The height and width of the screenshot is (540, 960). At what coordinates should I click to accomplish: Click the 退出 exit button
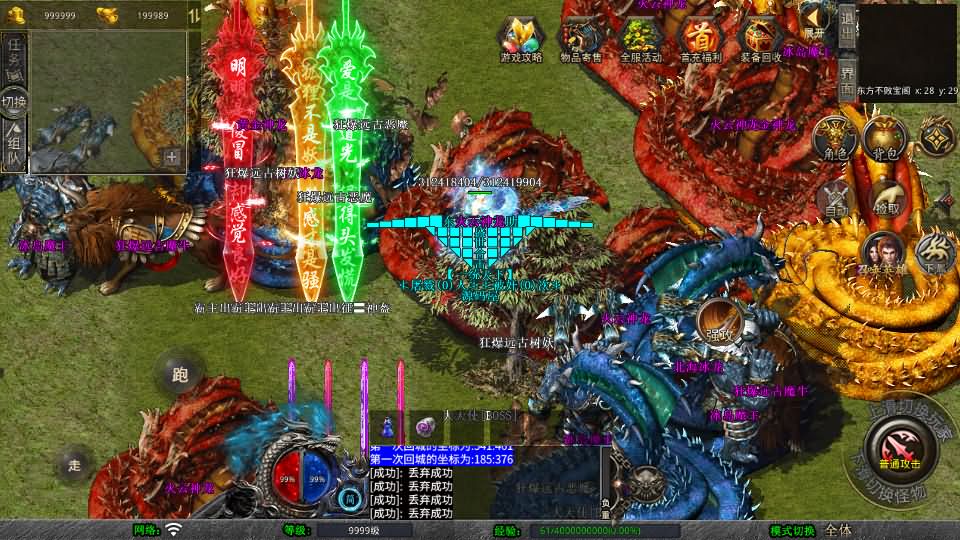[846, 28]
